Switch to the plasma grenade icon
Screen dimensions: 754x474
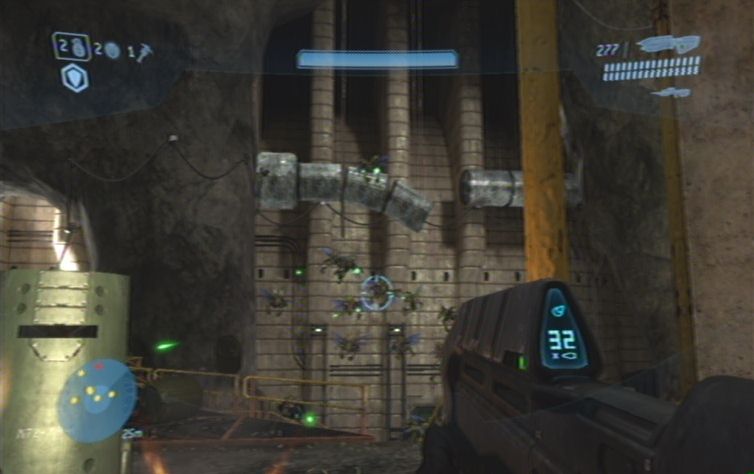click(112, 50)
